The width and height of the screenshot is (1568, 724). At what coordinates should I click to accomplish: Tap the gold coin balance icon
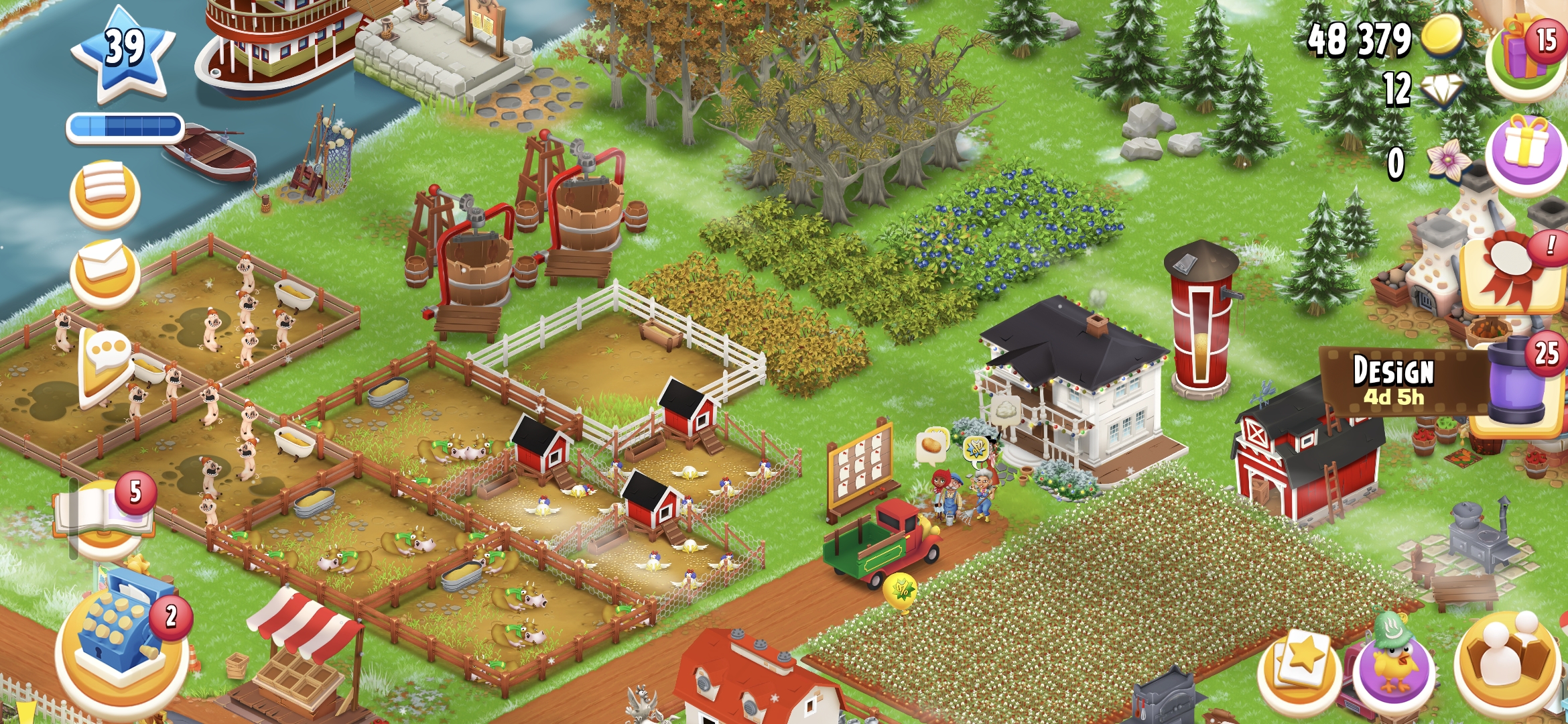click(x=1441, y=37)
